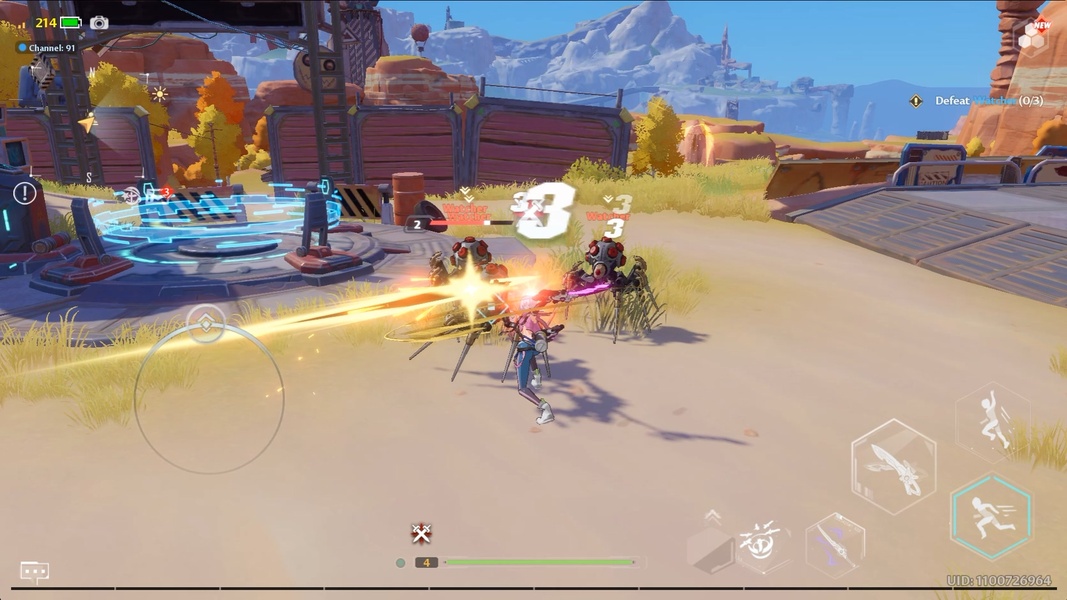
Task: Activate the dodge sprint button
Action: tap(991, 517)
